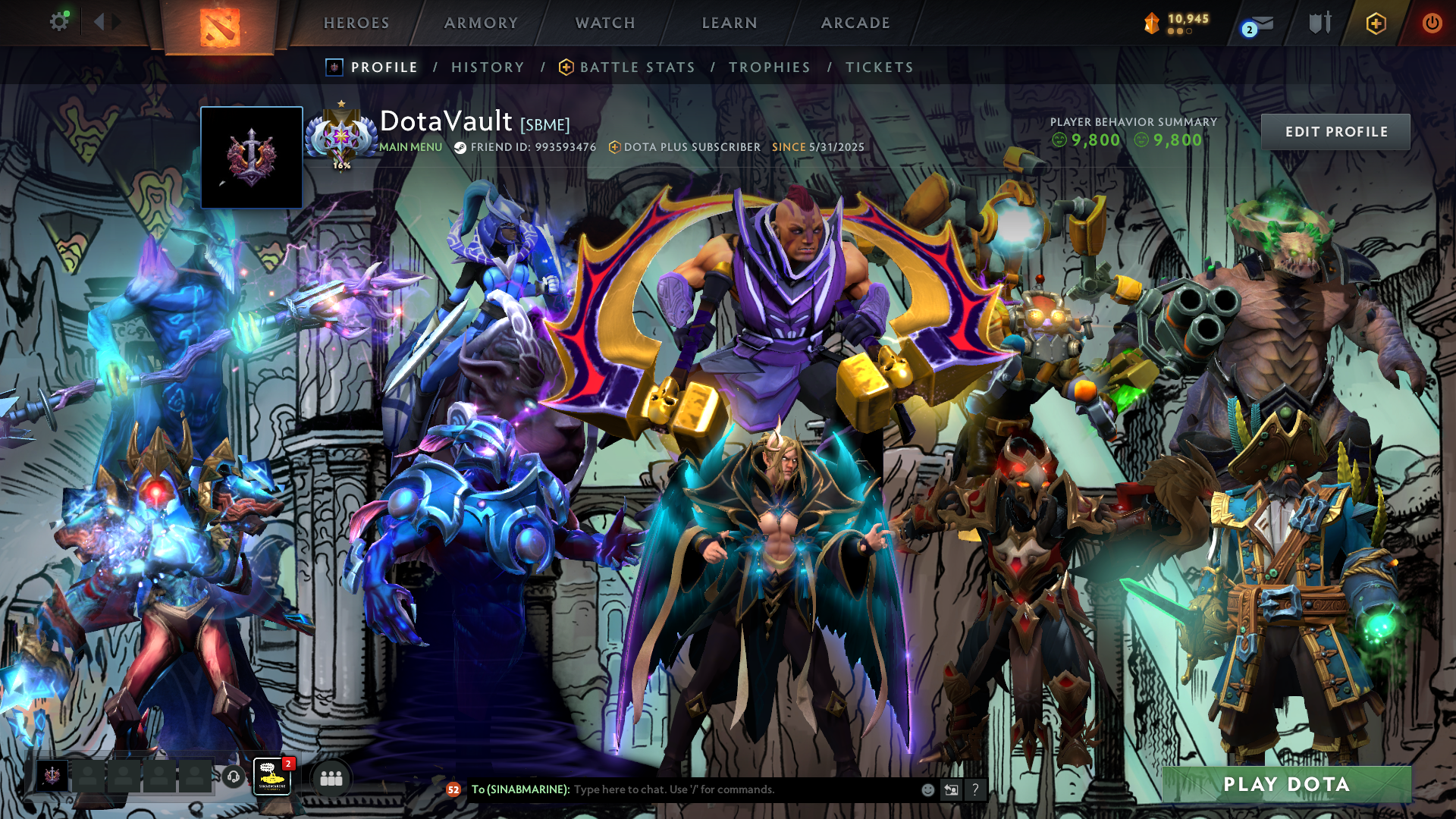Click the red power quit button

[1432, 23]
